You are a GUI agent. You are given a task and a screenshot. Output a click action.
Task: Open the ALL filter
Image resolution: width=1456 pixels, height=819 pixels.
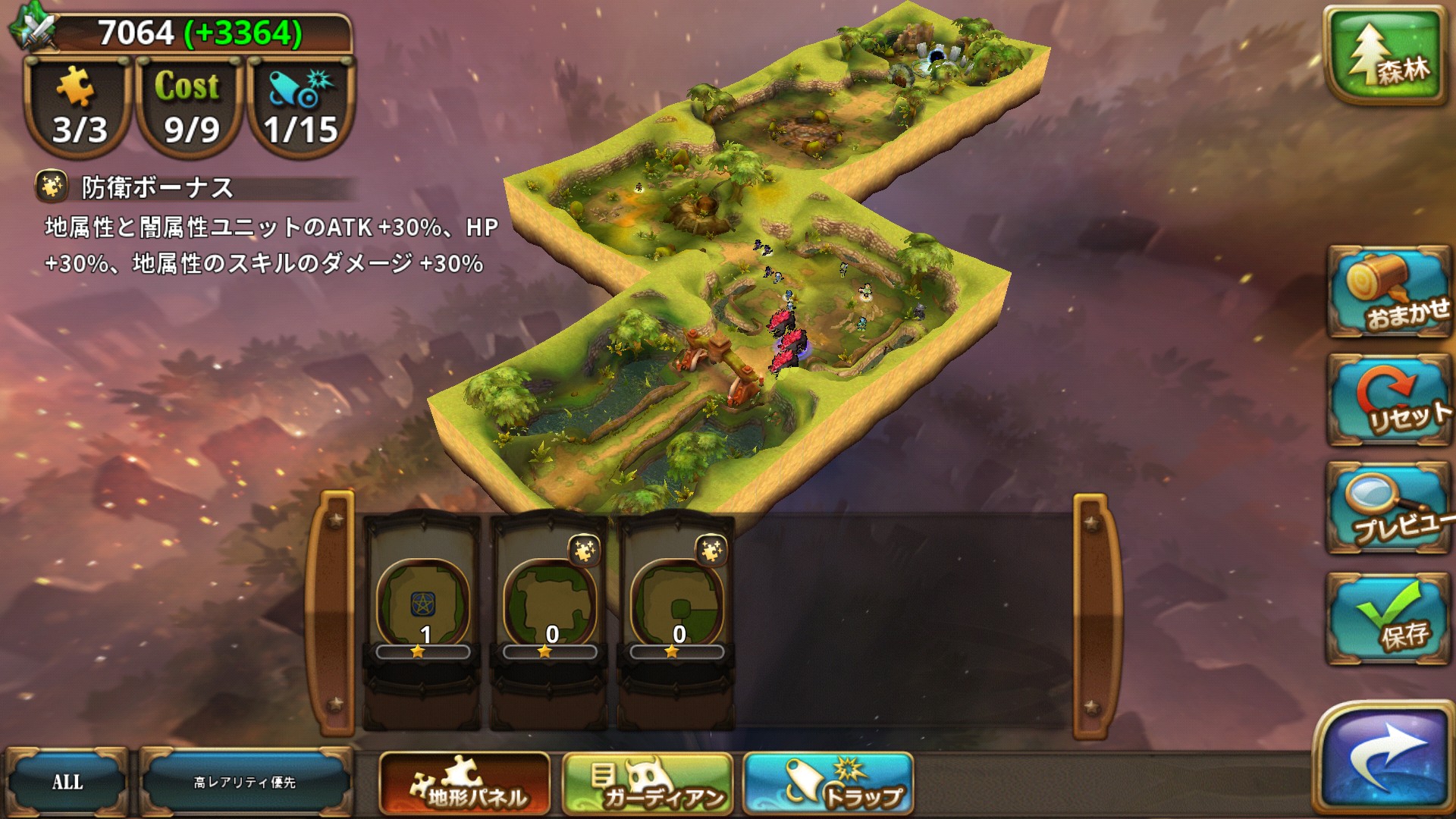pyautogui.click(x=67, y=783)
